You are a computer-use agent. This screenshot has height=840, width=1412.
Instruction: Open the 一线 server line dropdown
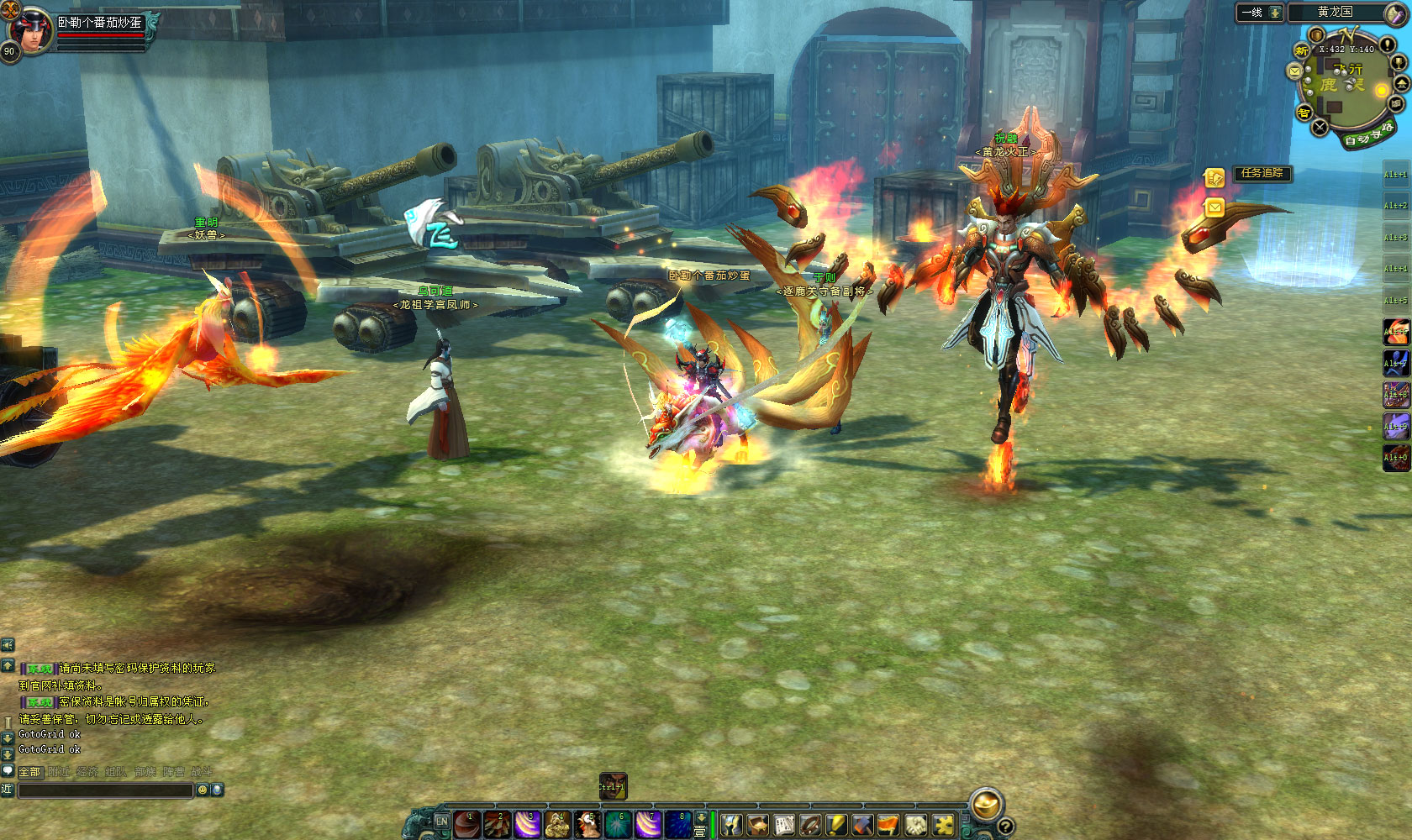1259,13
